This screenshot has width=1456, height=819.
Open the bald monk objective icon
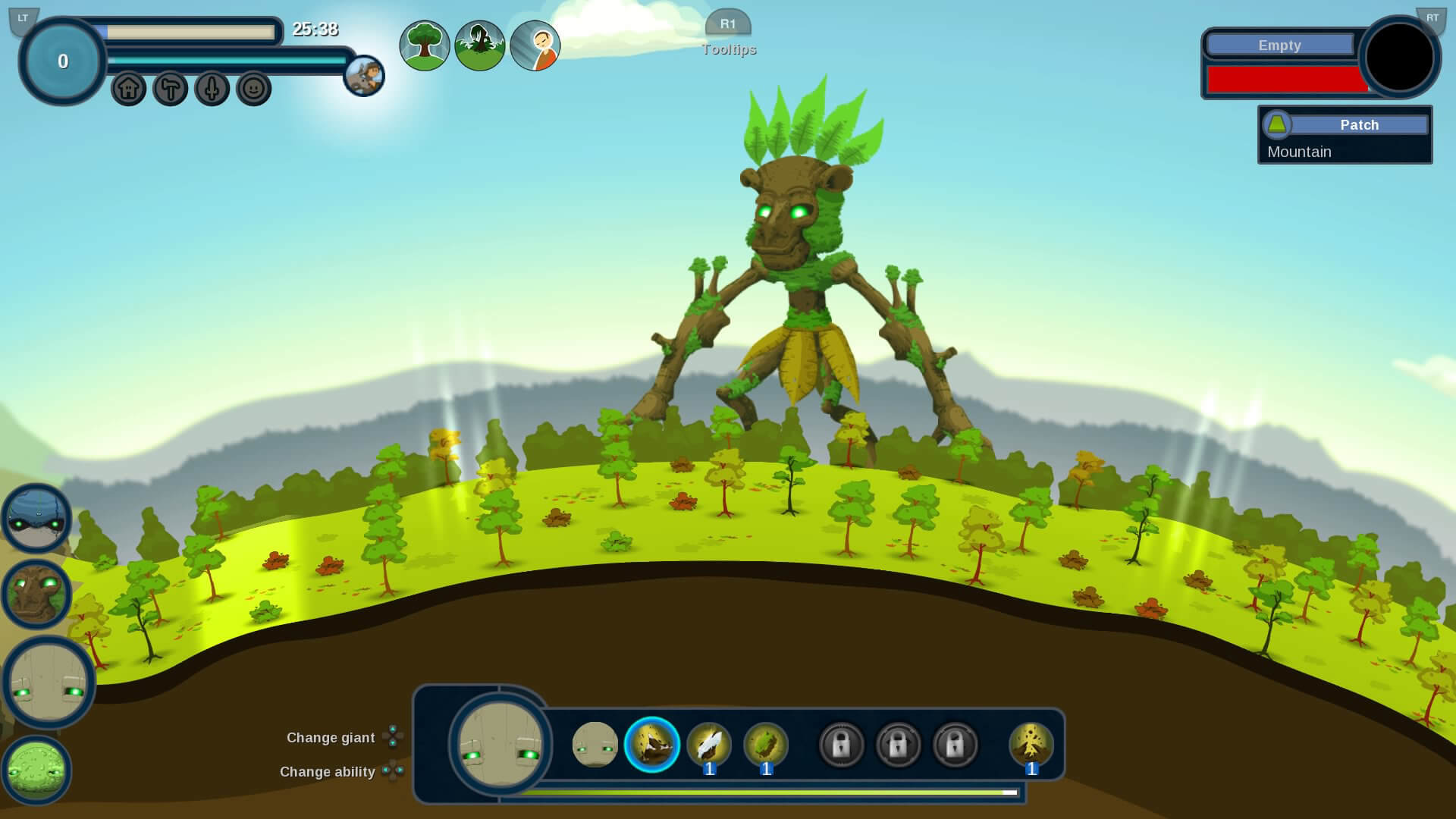(x=535, y=45)
